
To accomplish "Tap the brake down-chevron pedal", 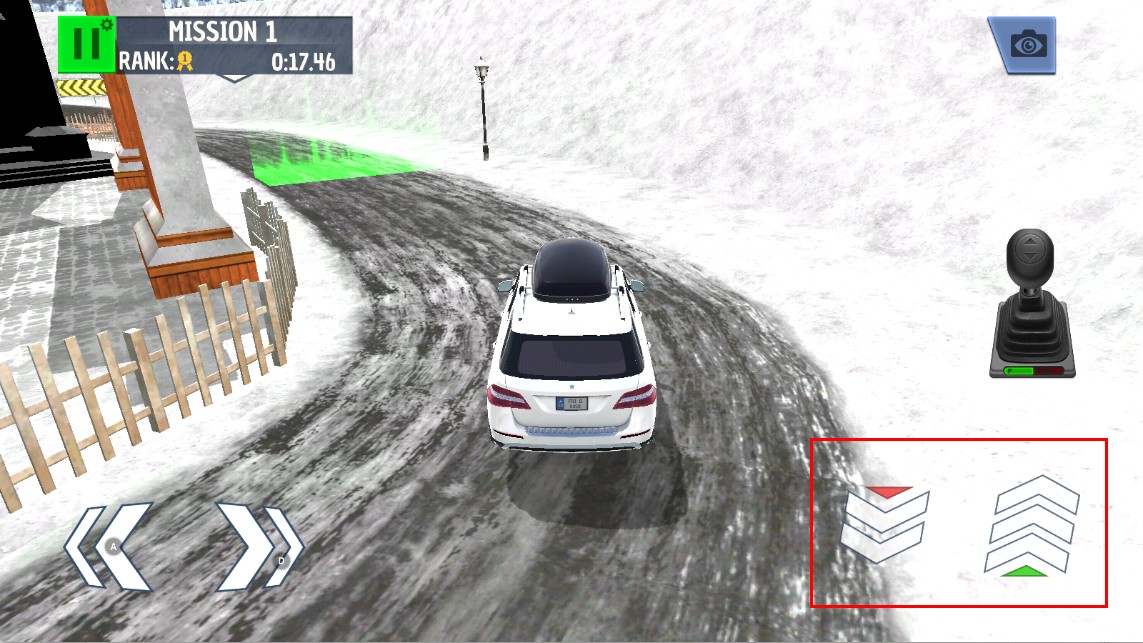I will tap(885, 524).
